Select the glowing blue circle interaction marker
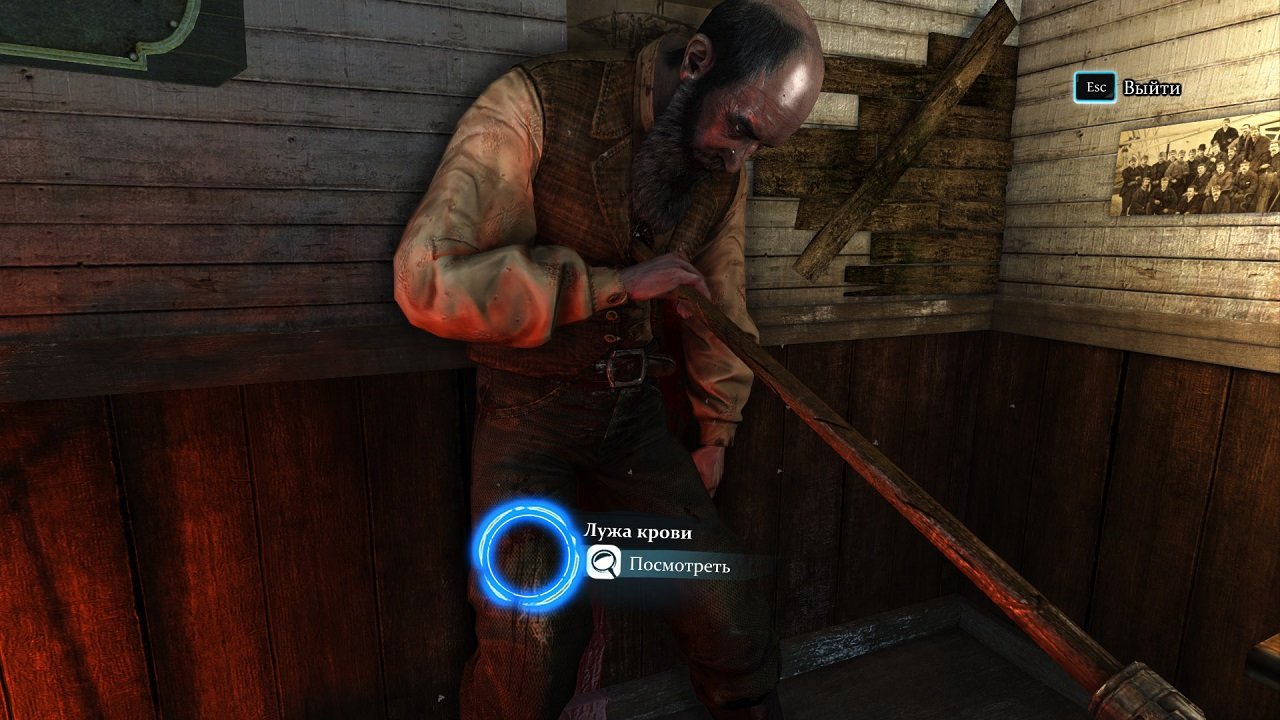 pyautogui.click(x=526, y=555)
